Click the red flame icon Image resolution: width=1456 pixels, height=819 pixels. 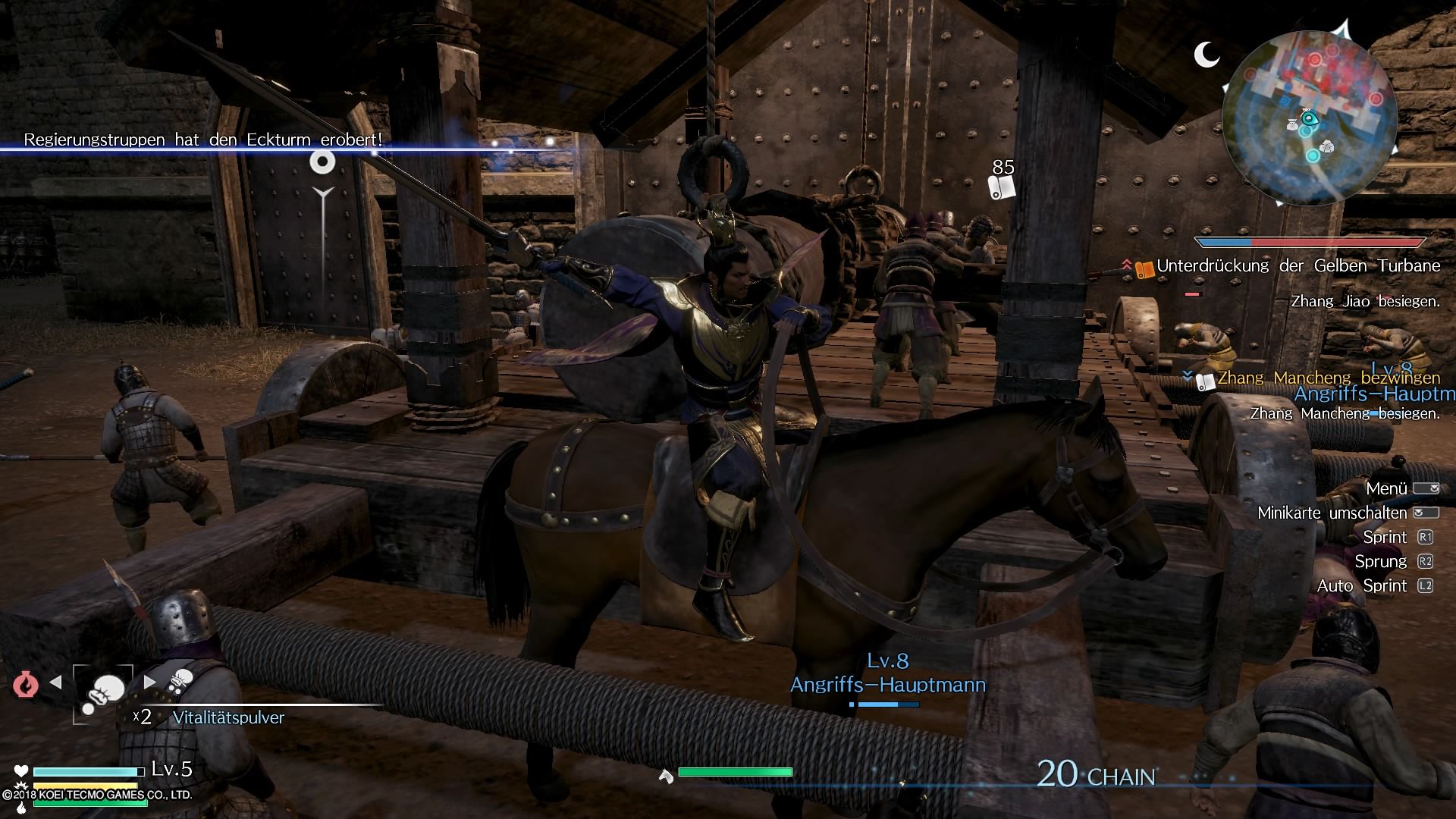pos(26,684)
